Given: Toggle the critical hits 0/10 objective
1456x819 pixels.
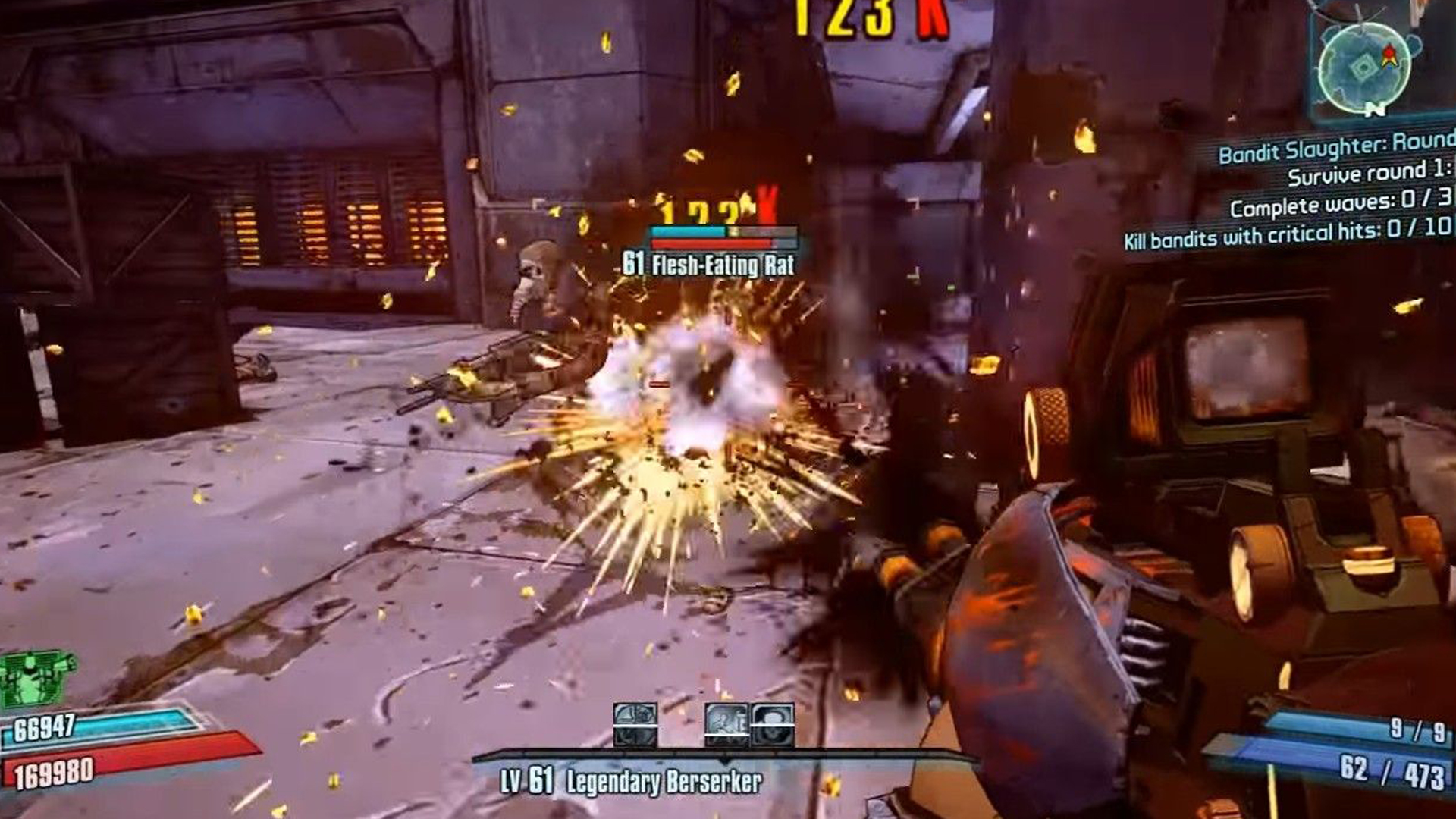Looking at the screenshot, I should pyautogui.click(x=1284, y=236).
